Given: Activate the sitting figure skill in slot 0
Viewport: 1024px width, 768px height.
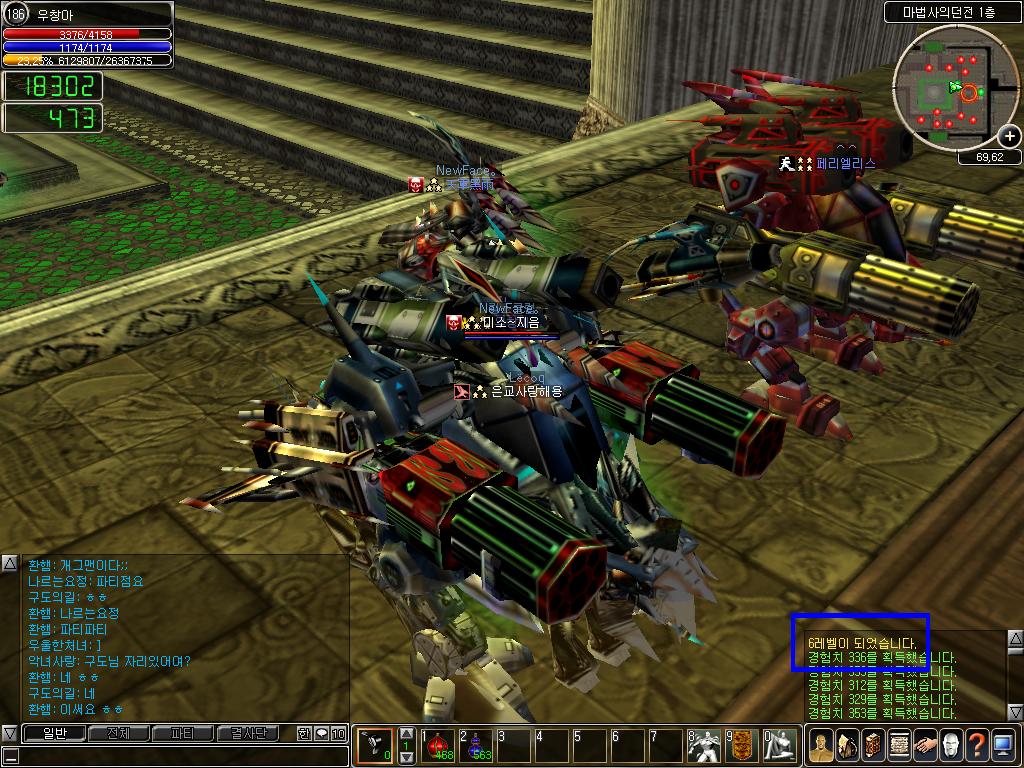Looking at the screenshot, I should pos(779,746).
